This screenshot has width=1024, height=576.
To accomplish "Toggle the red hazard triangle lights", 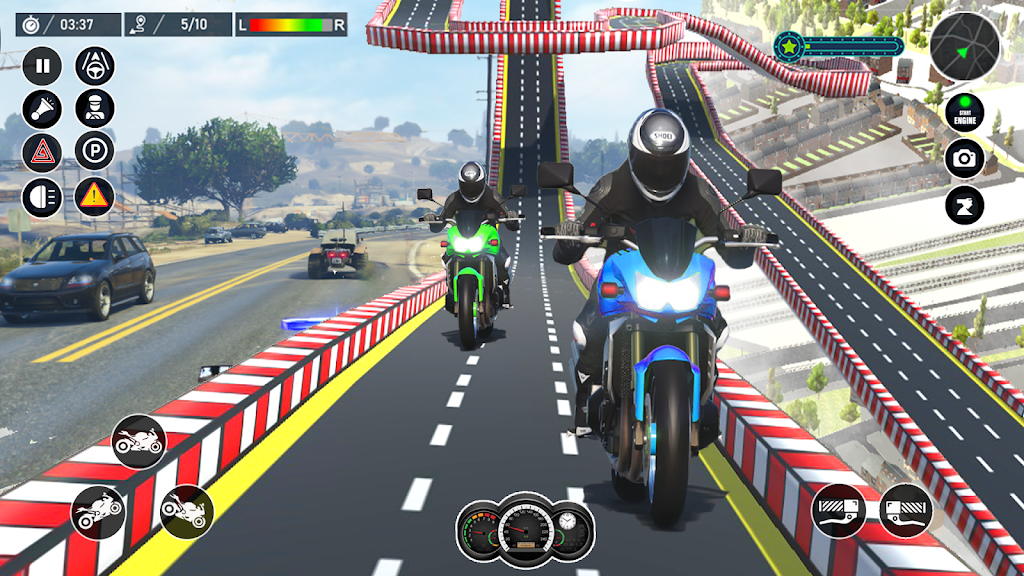I will tap(42, 153).
